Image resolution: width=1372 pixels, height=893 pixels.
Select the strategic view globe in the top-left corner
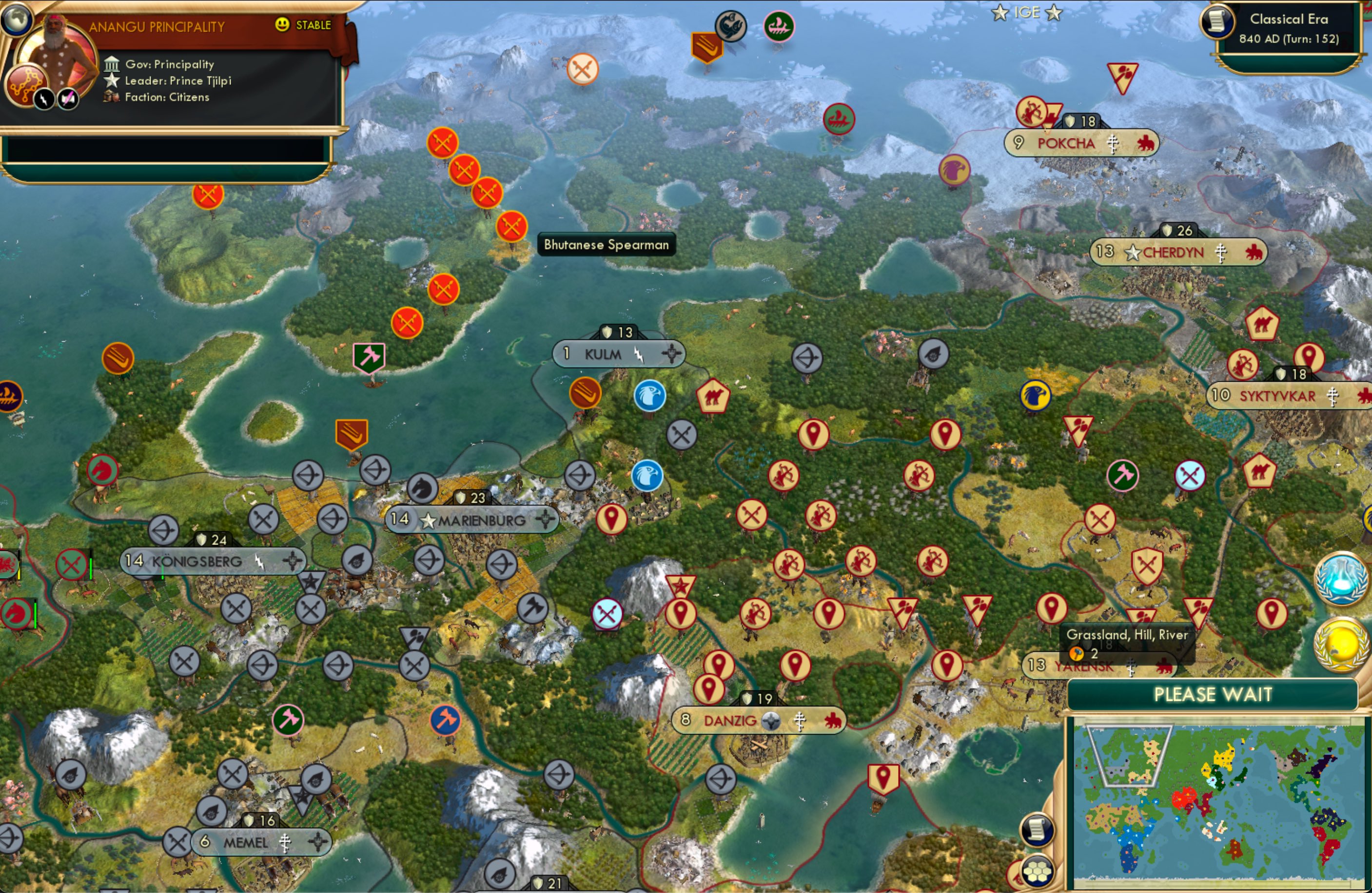tap(17, 19)
